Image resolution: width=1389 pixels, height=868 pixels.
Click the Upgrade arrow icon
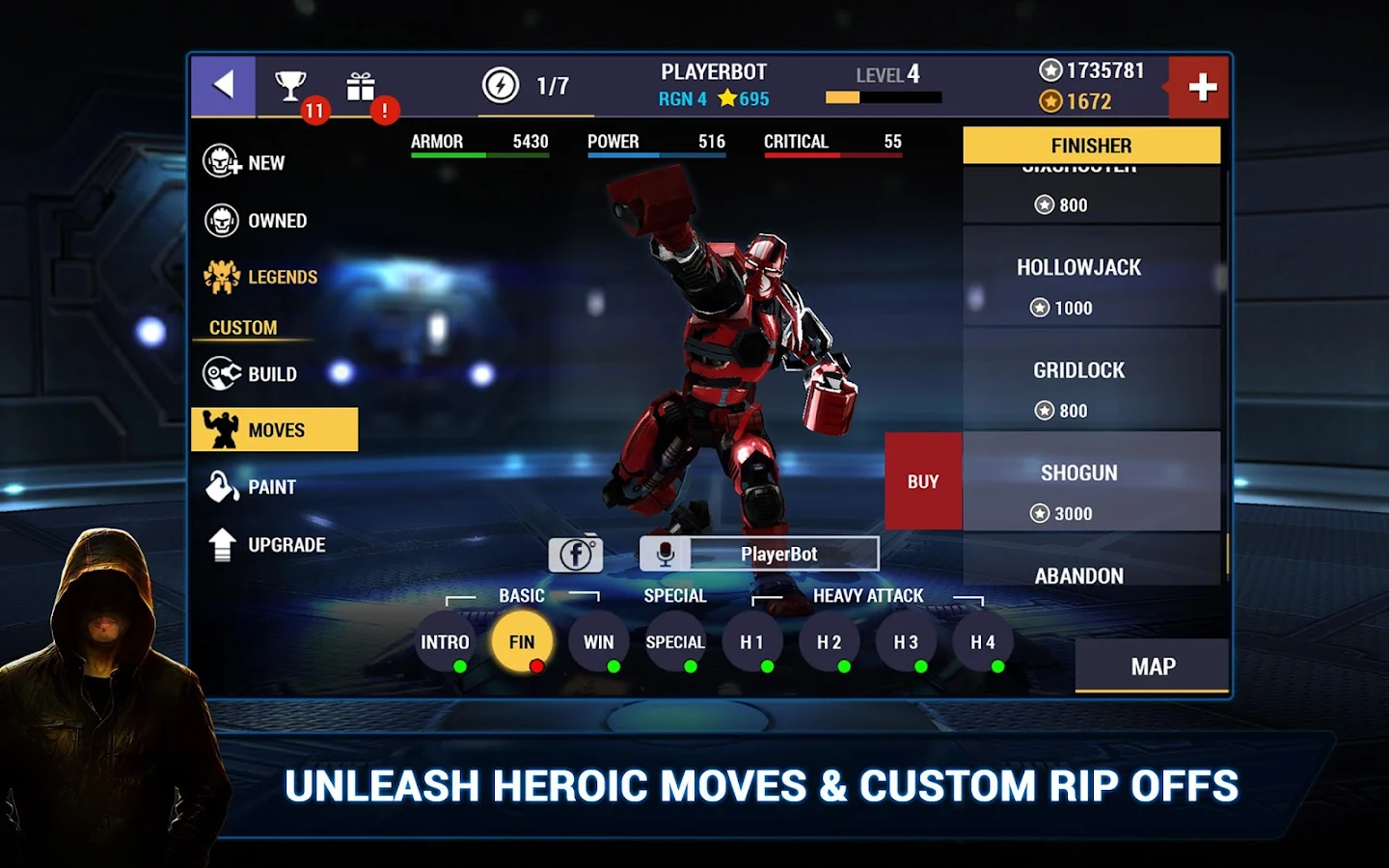[x=224, y=544]
